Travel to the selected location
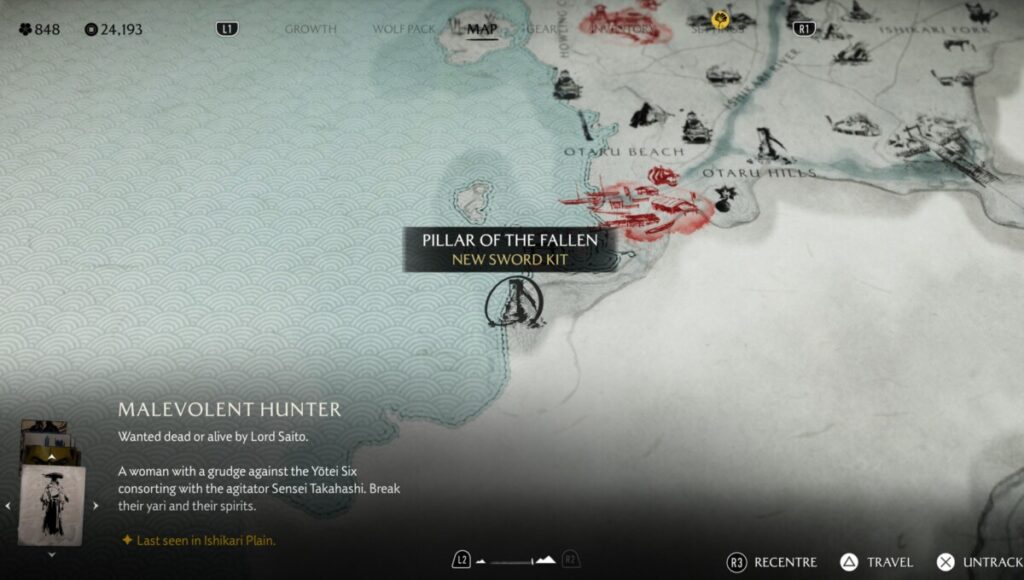The image size is (1024, 580). click(x=875, y=562)
